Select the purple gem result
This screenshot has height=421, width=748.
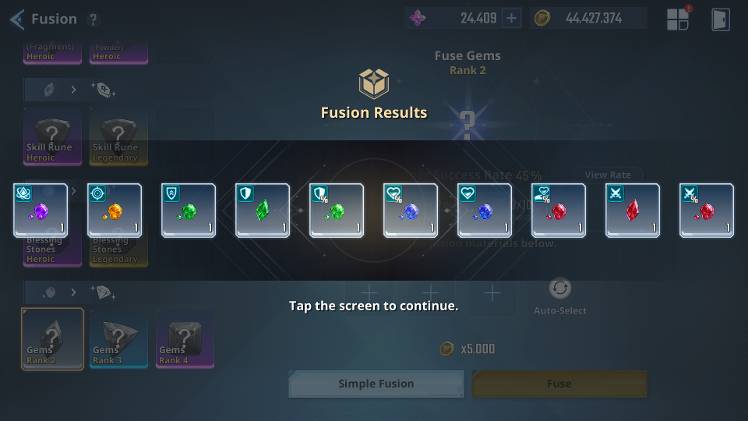pyautogui.click(x=40, y=210)
